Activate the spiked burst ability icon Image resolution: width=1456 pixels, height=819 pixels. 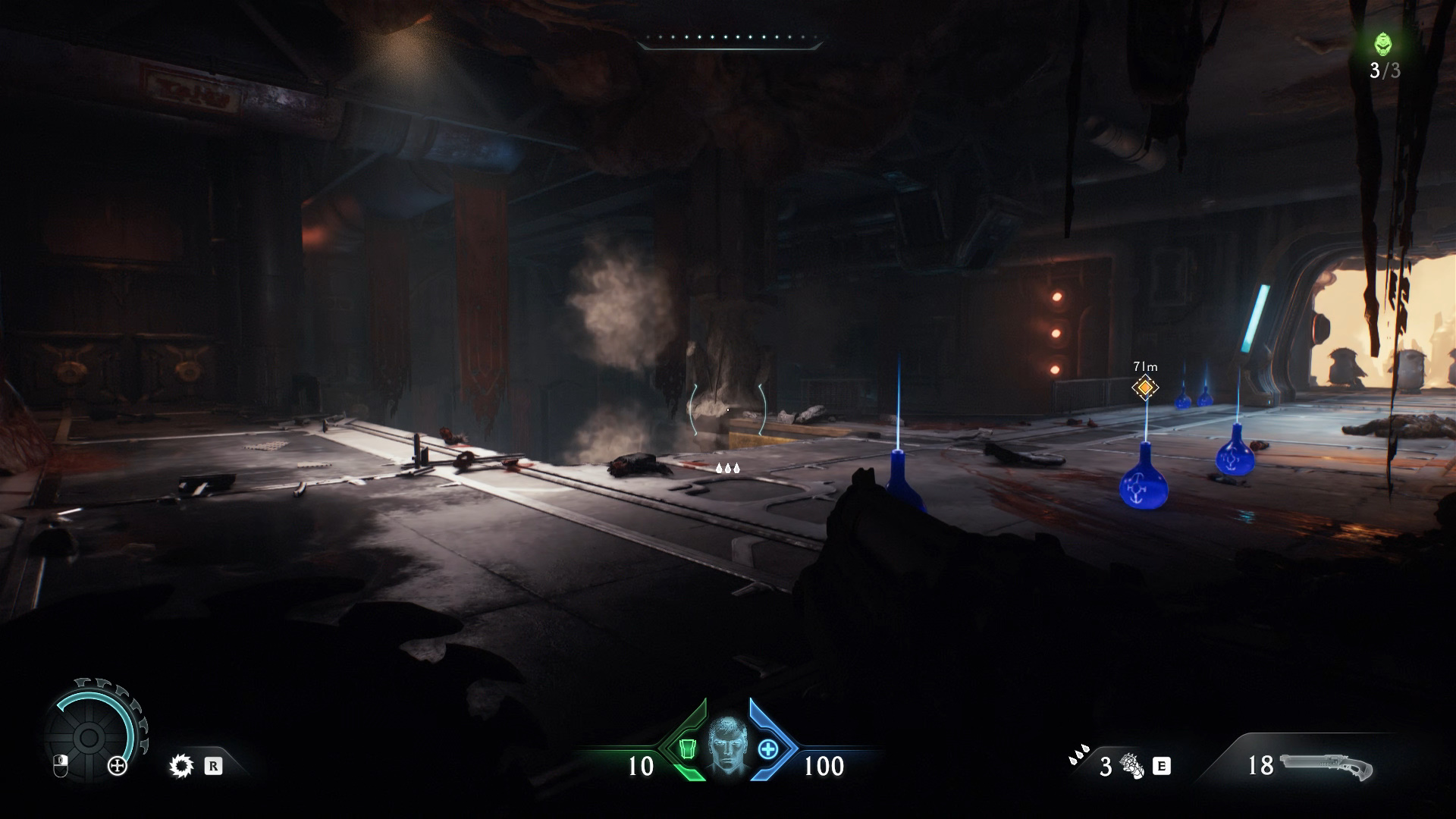(181, 767)
